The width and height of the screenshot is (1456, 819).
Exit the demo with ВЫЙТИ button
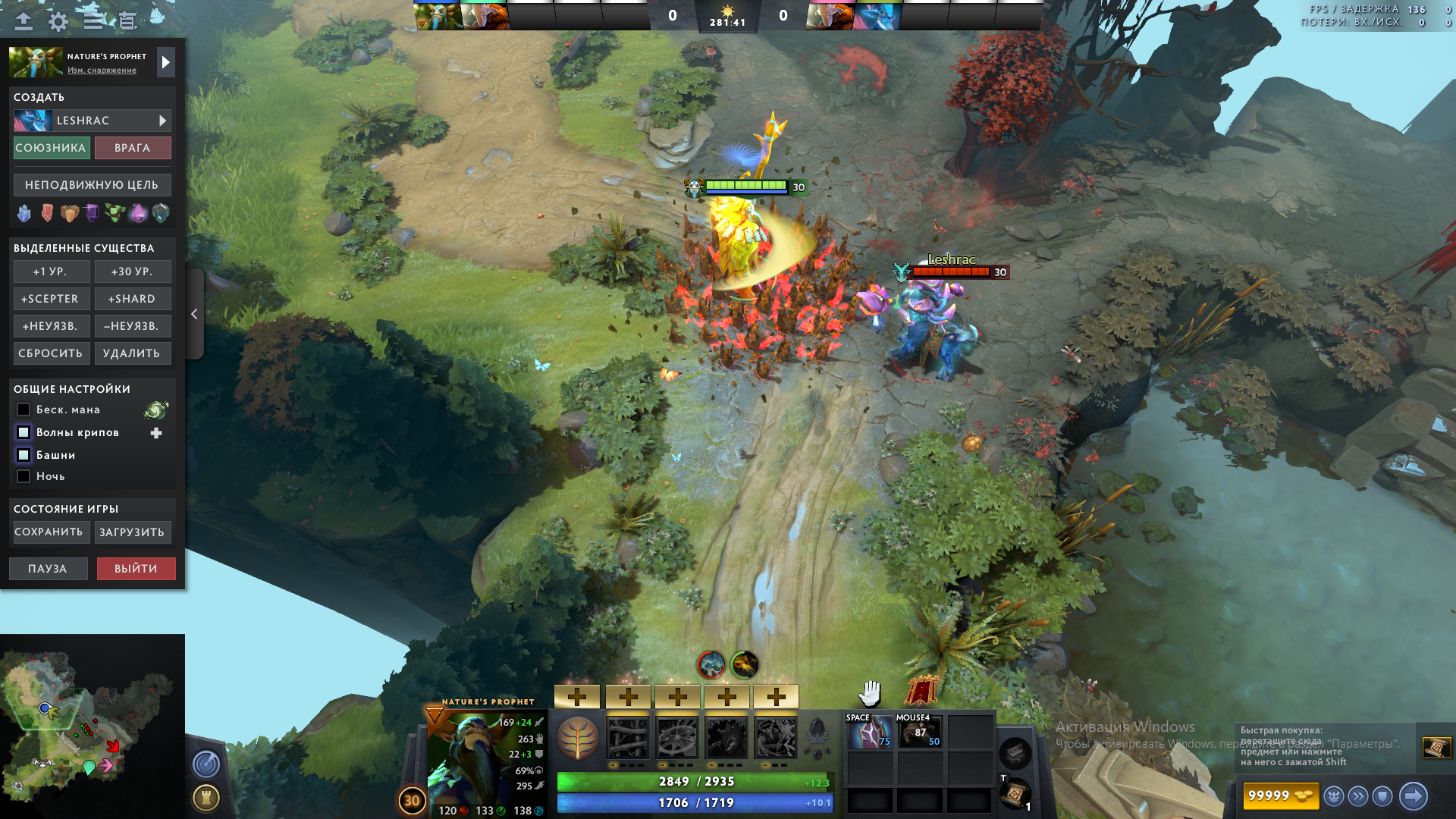coord(136,569)
